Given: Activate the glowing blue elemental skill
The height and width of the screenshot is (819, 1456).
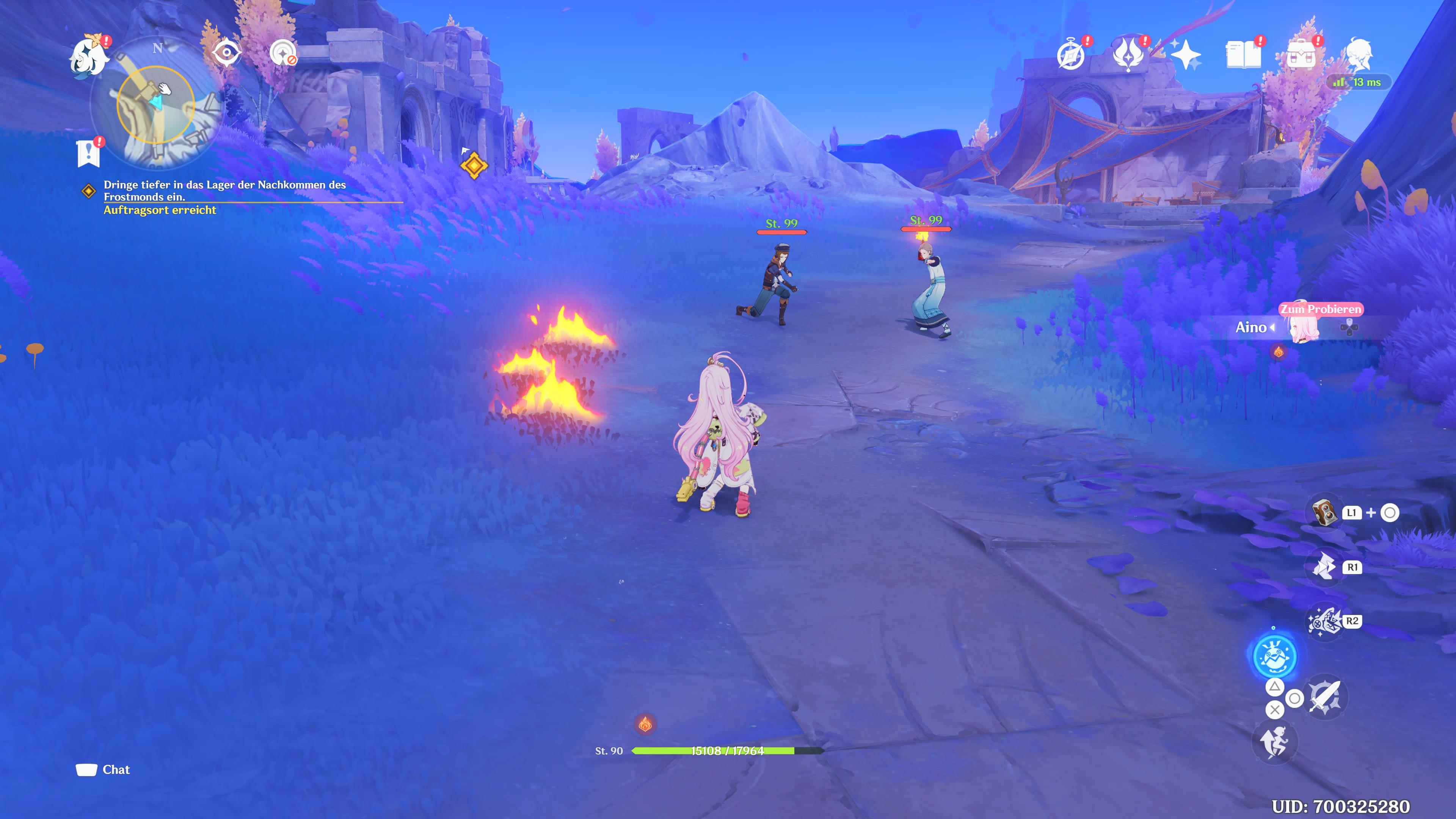Looking at the screenshot, I should (x=1274, y=656).
